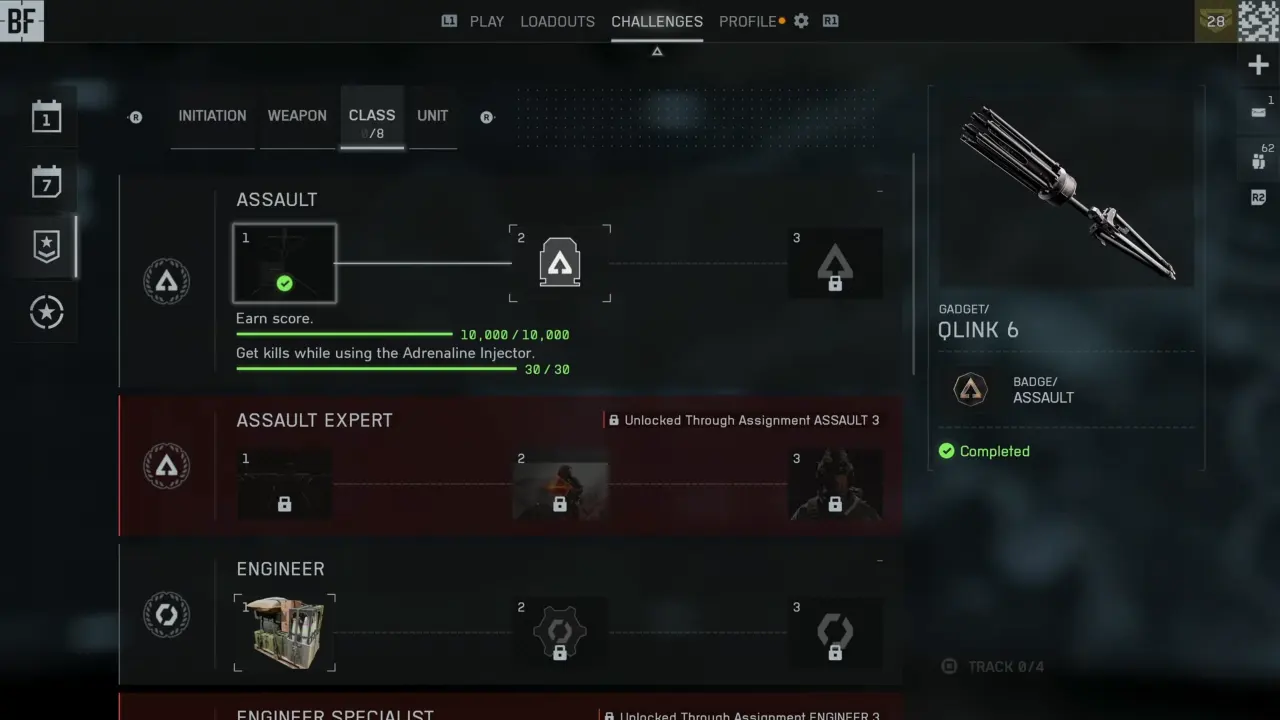Select completed Assault assignment tile one
1280x720 pixels.
click(285, 264)
